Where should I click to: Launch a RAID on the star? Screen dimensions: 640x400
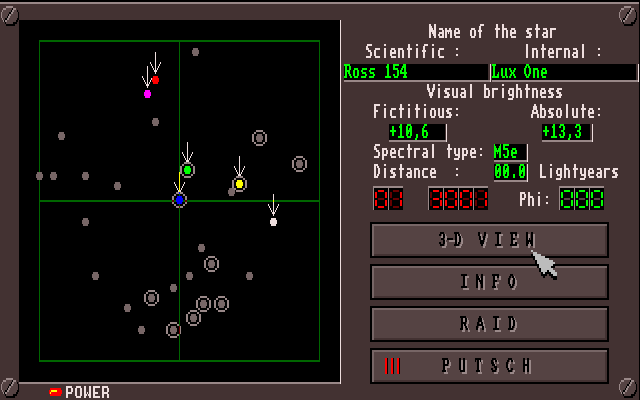pyautogui.click(x=489, y=324)
